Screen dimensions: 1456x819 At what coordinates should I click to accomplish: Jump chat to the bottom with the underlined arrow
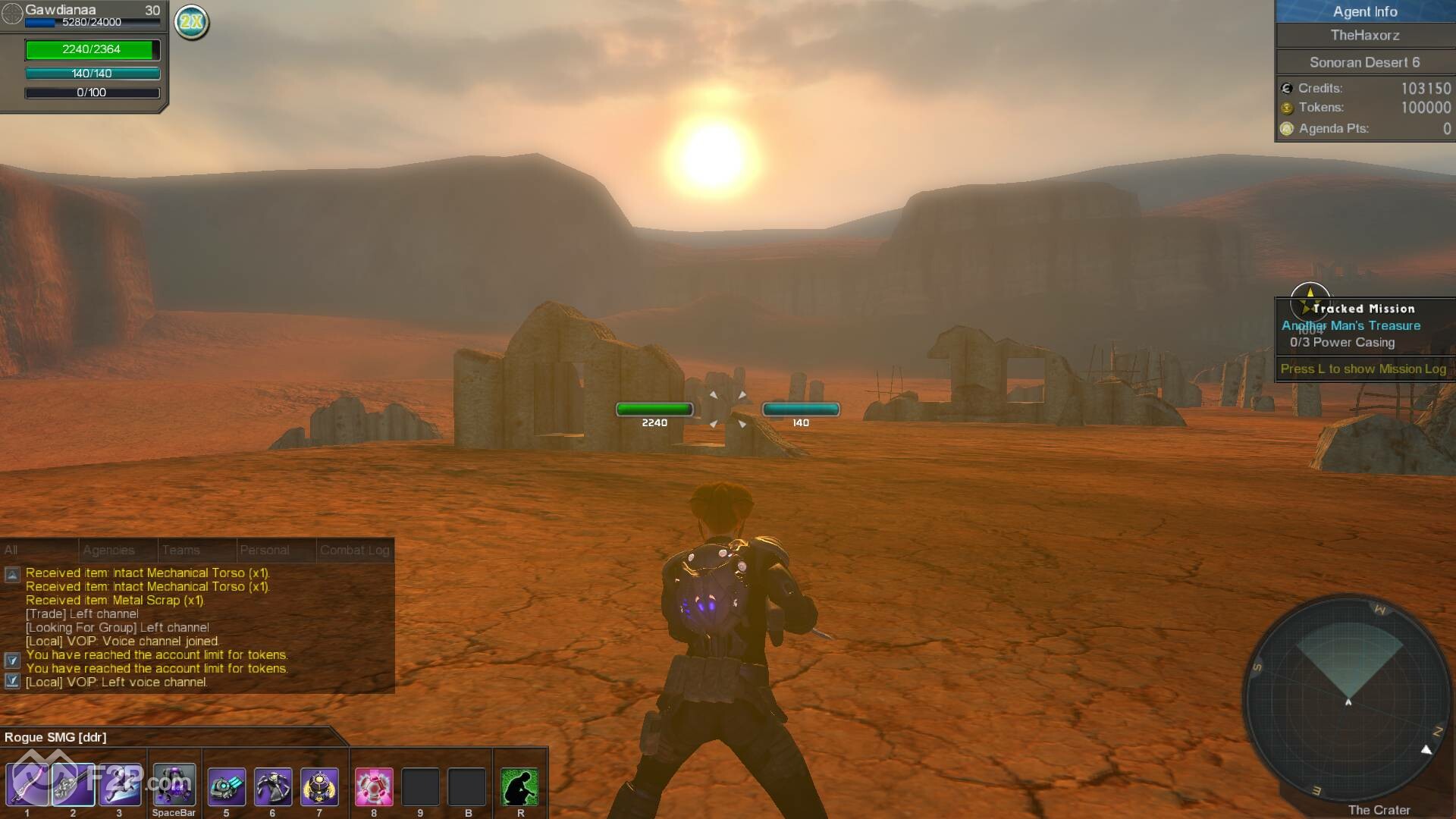pyautogui.click(x=12, y=681)
